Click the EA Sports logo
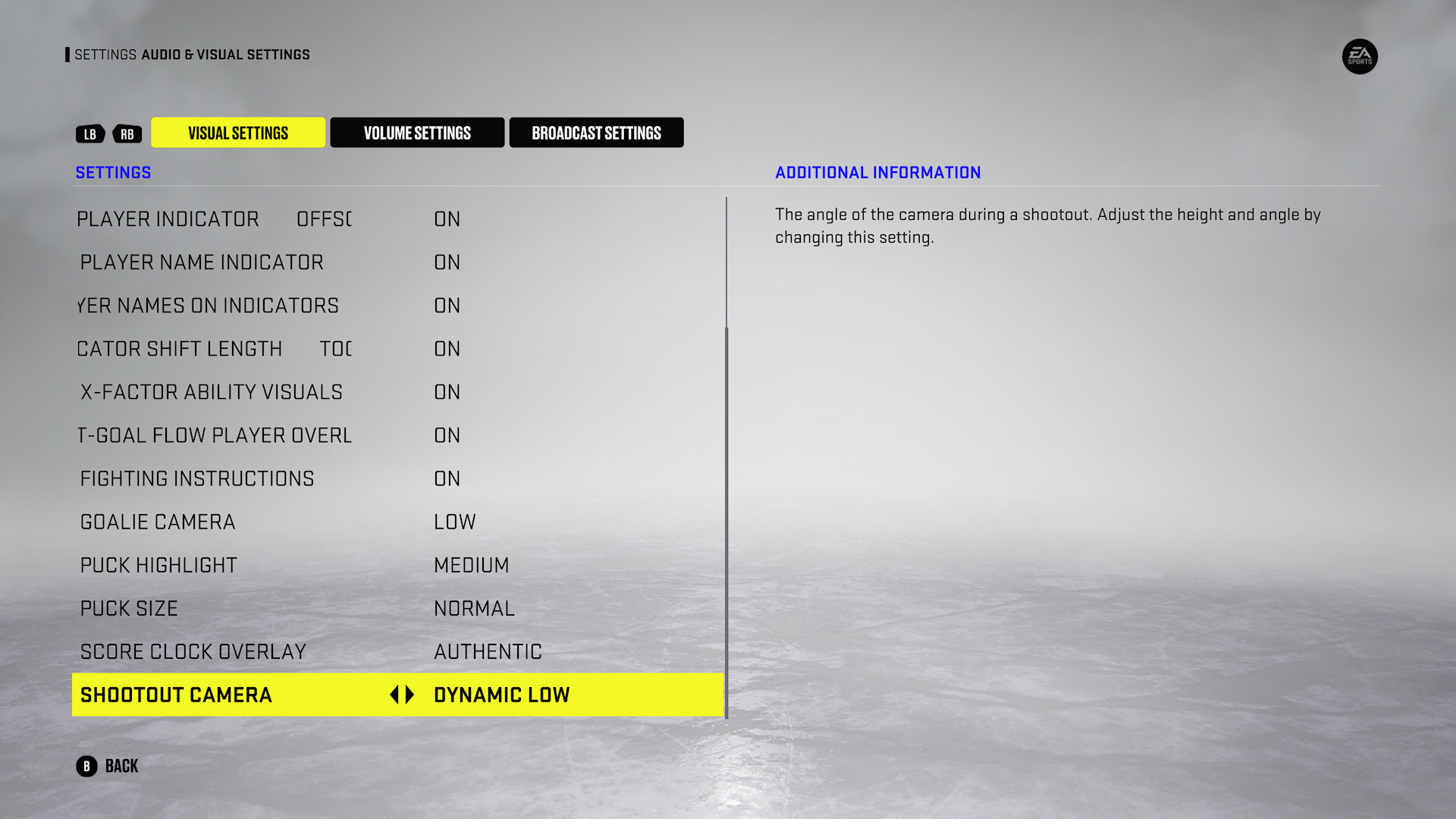 [x=1360, y=57]
